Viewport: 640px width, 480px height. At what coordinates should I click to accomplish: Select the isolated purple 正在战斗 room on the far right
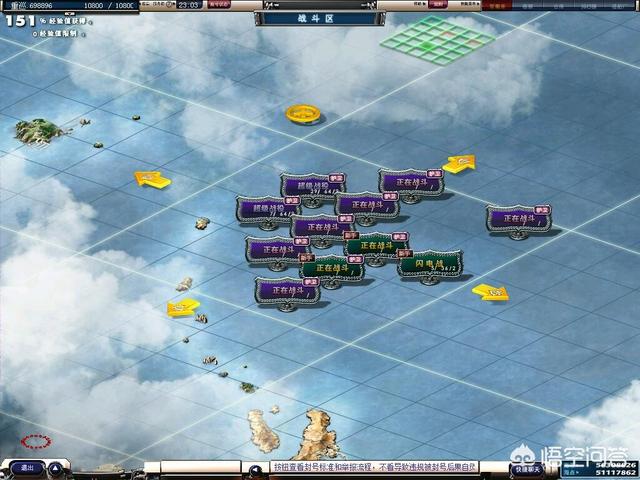(518, 218)
